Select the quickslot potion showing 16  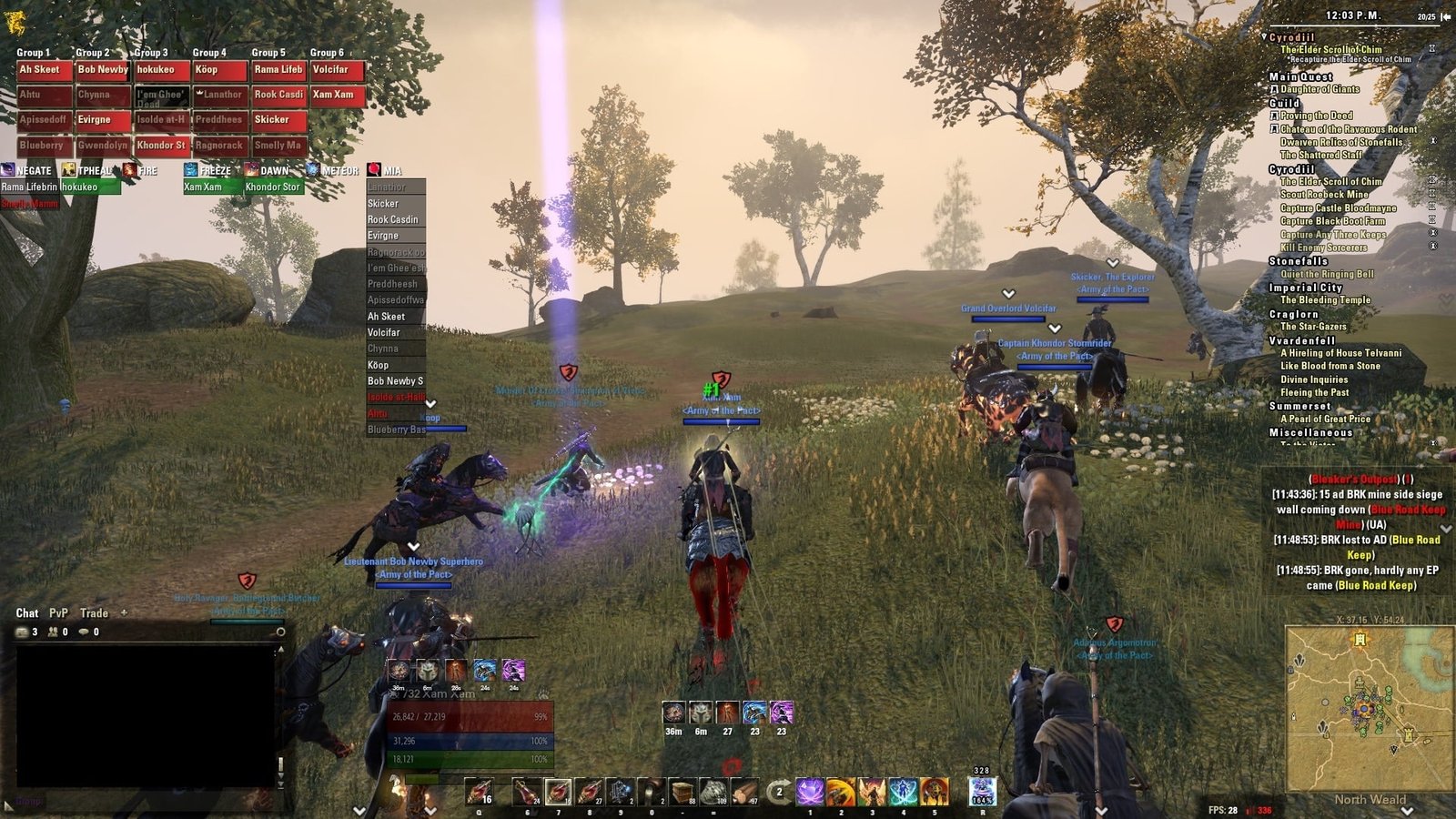[480, 793]
